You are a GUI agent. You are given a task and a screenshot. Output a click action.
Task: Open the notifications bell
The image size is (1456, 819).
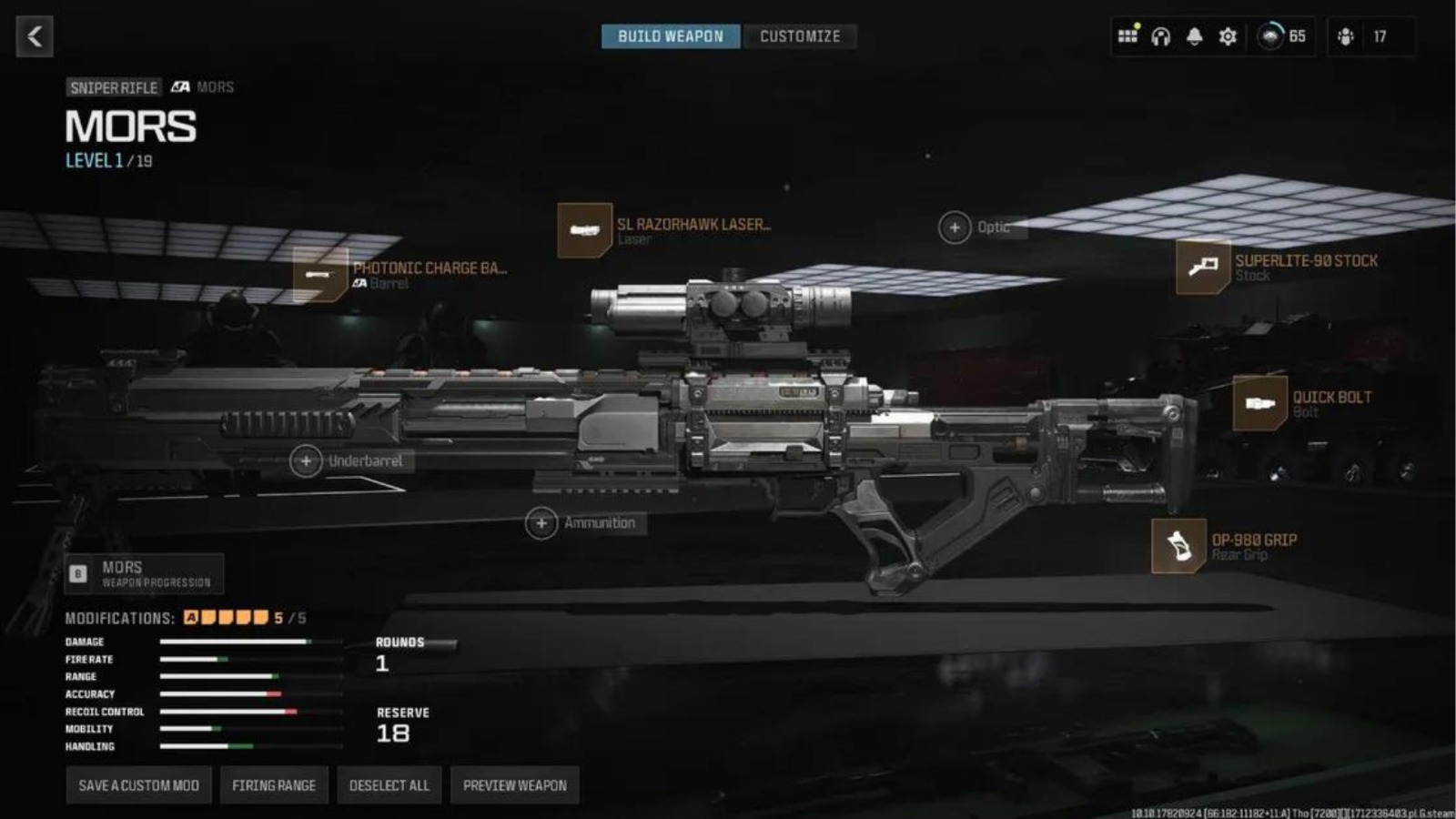click(x=1193, y=36)
